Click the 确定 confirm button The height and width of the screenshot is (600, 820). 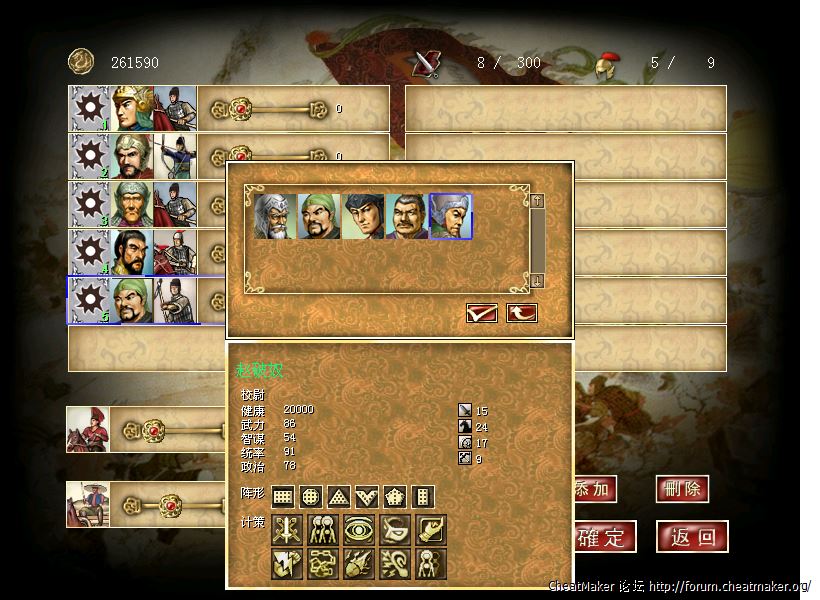point(602,537)
